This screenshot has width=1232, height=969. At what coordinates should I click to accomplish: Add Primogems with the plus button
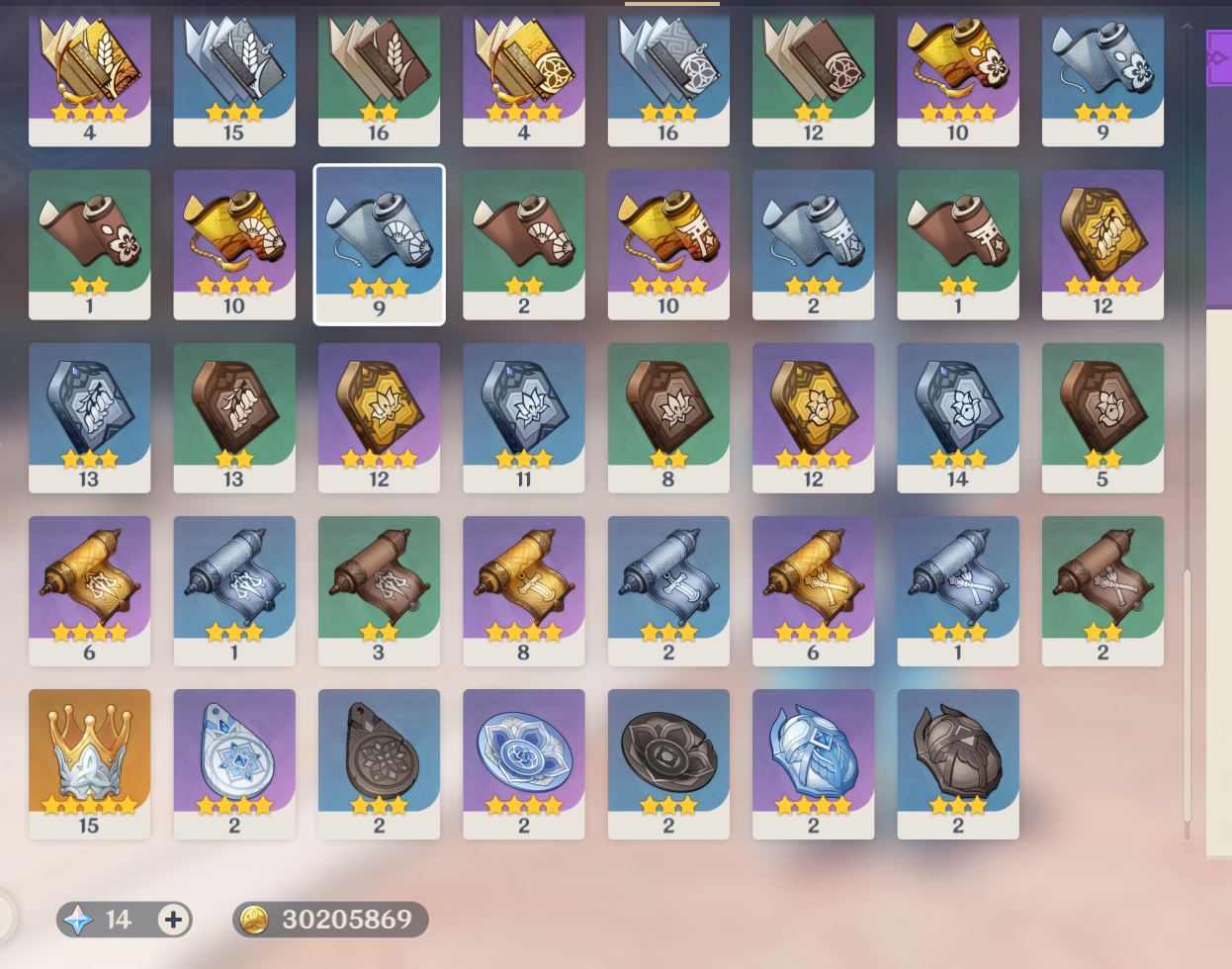[x=173, y=920]
